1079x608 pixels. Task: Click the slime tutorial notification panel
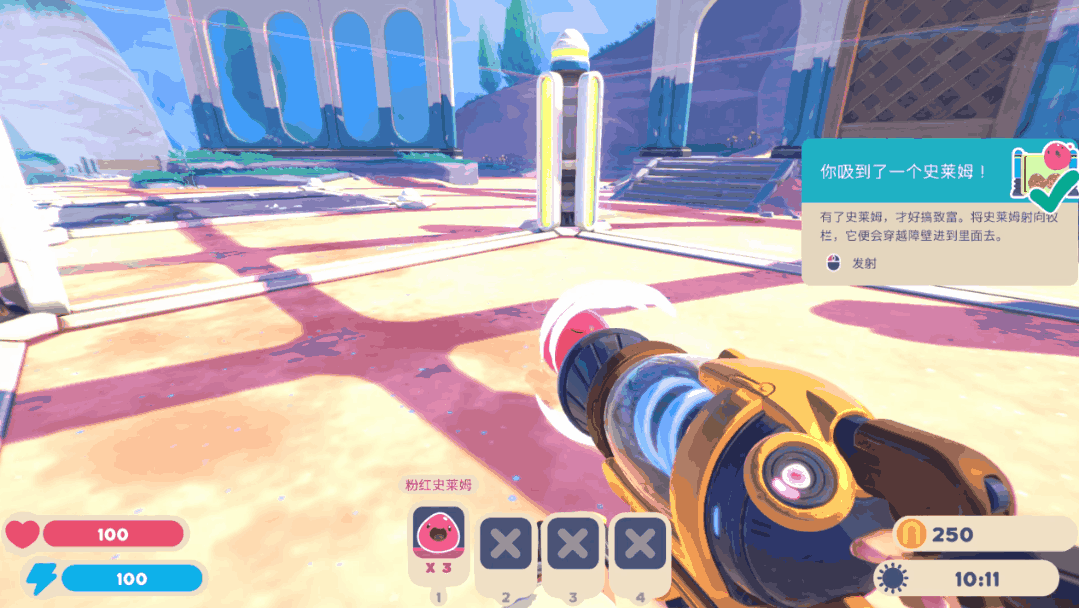[x=938, y=212]
